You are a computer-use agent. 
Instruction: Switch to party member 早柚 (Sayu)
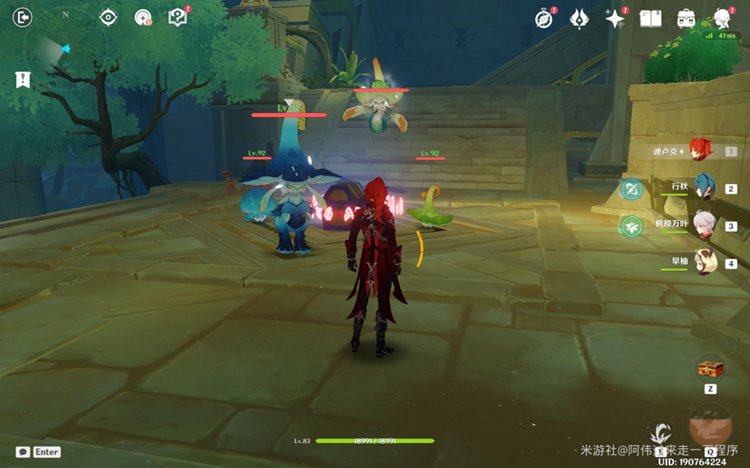pyautogui.click(x=706, y=263)
